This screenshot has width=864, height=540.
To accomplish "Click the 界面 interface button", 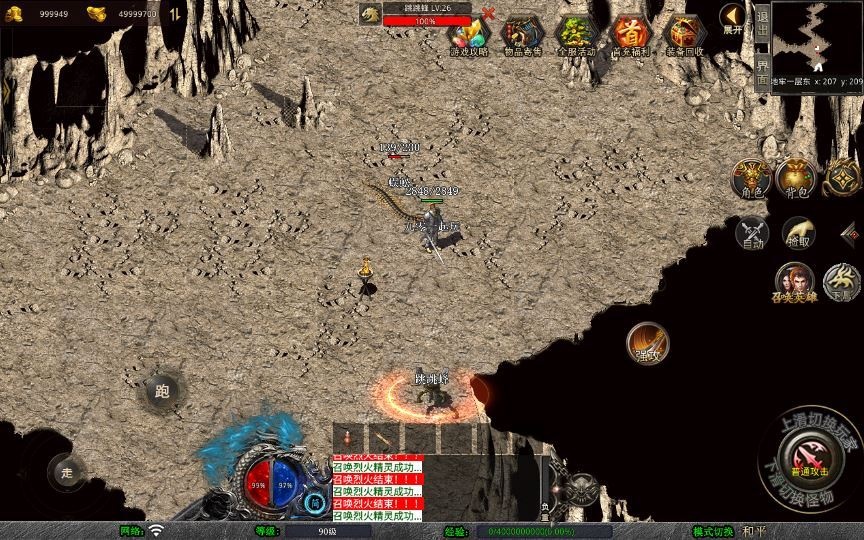I will click(762, 70).
